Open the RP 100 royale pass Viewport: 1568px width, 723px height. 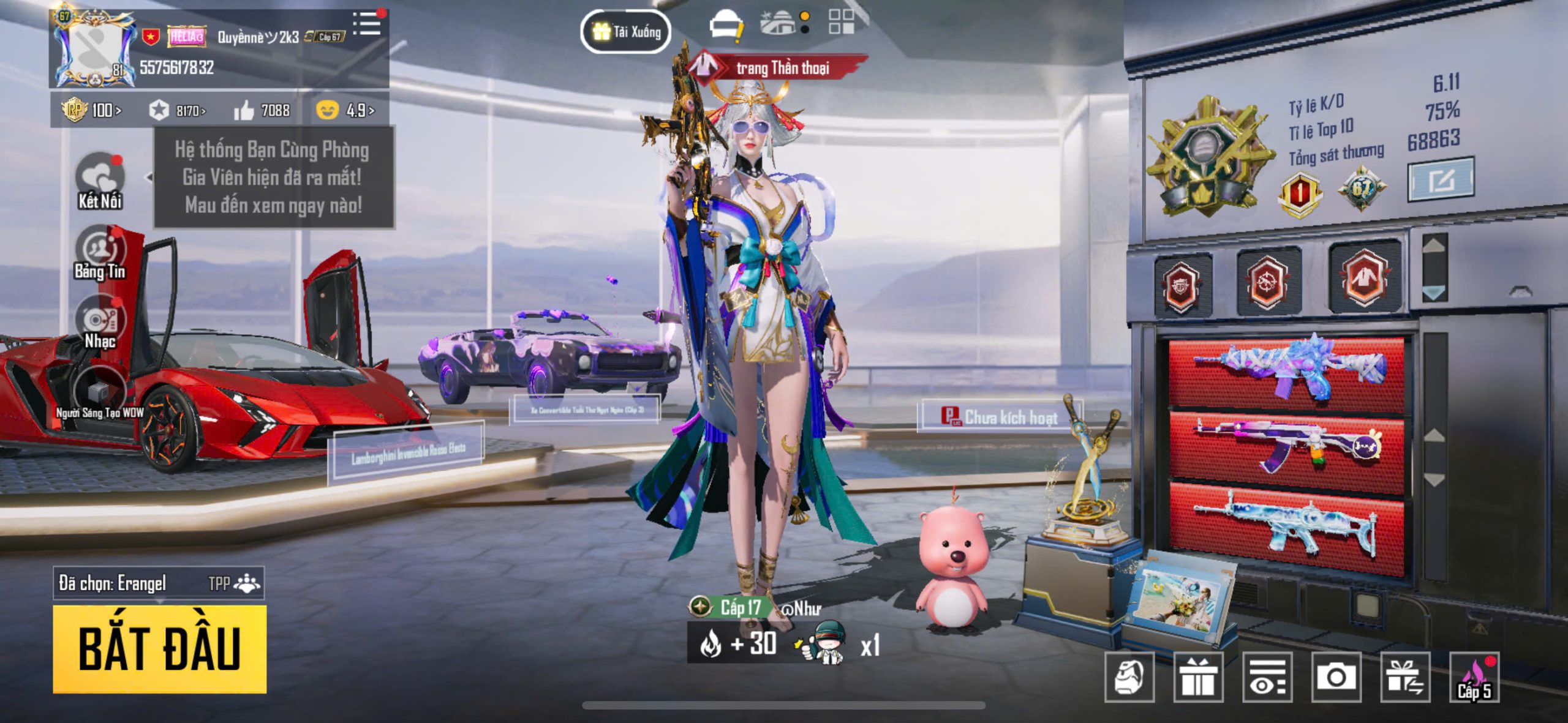point(92,110)
